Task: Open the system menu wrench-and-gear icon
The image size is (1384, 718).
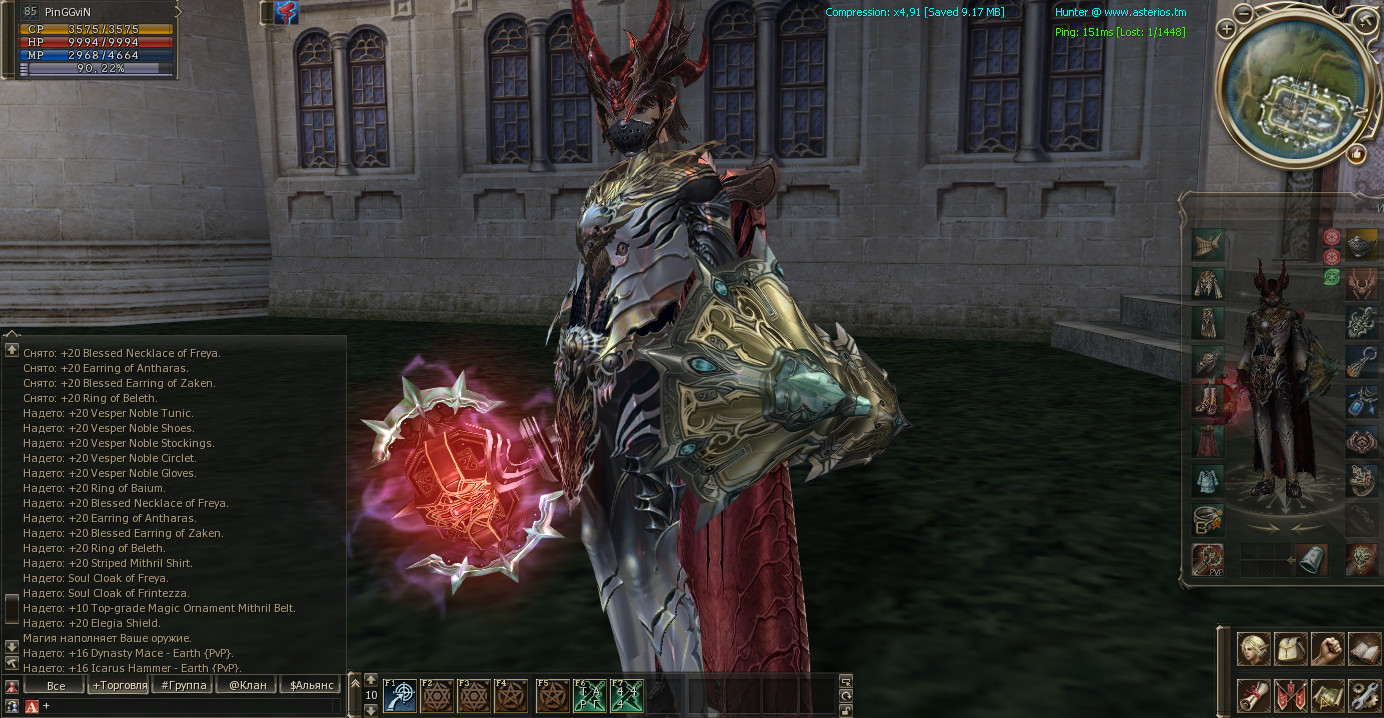Action: pyautogui.click(x=1363, y=694)
